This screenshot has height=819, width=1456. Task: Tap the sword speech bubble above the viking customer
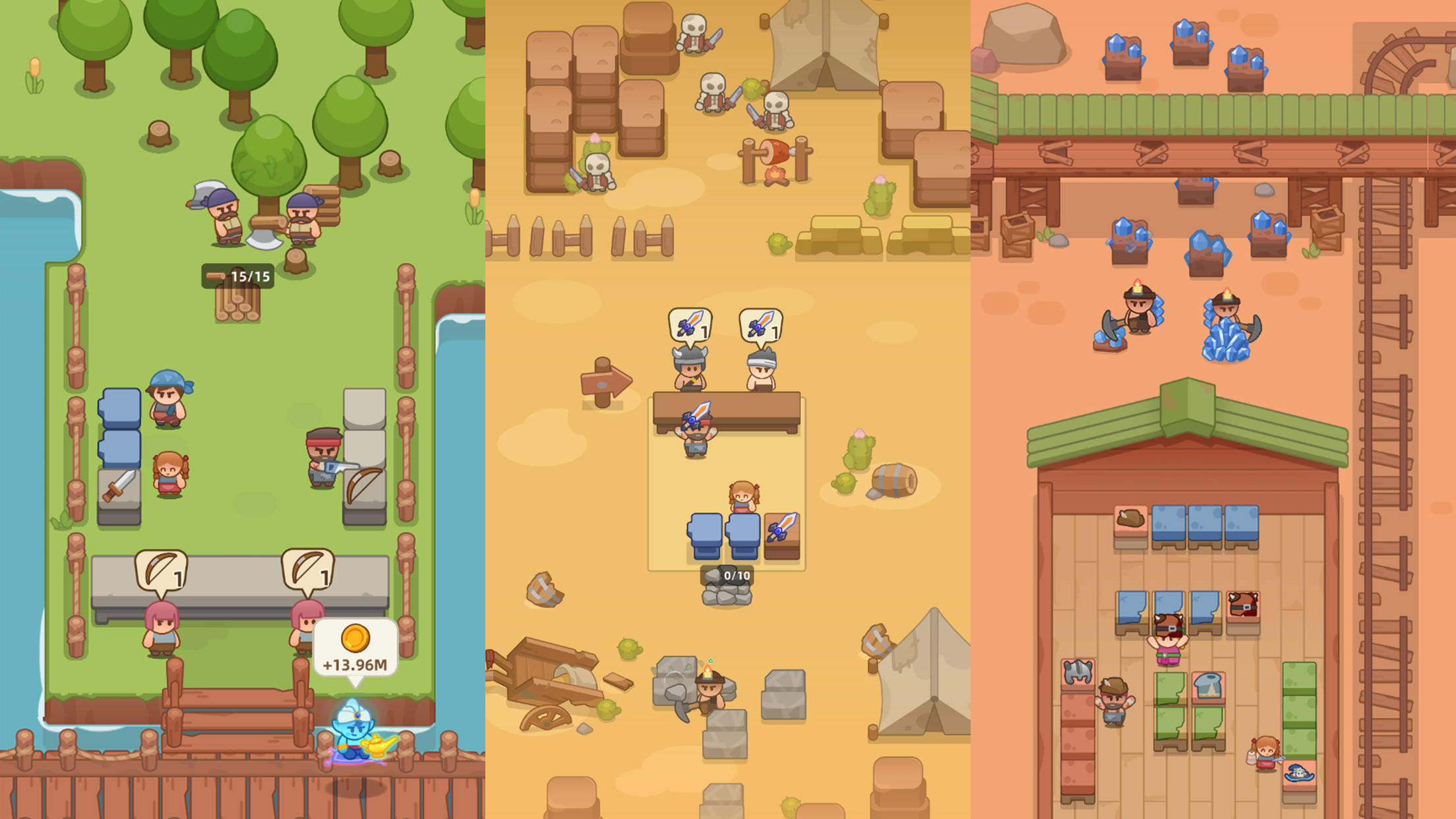tap(690, 323)
